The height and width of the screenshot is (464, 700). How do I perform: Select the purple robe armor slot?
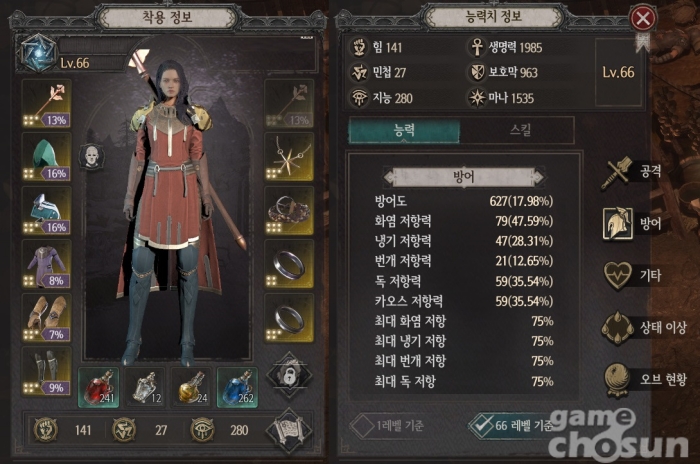pyautogui.click(x=46, y=263)
